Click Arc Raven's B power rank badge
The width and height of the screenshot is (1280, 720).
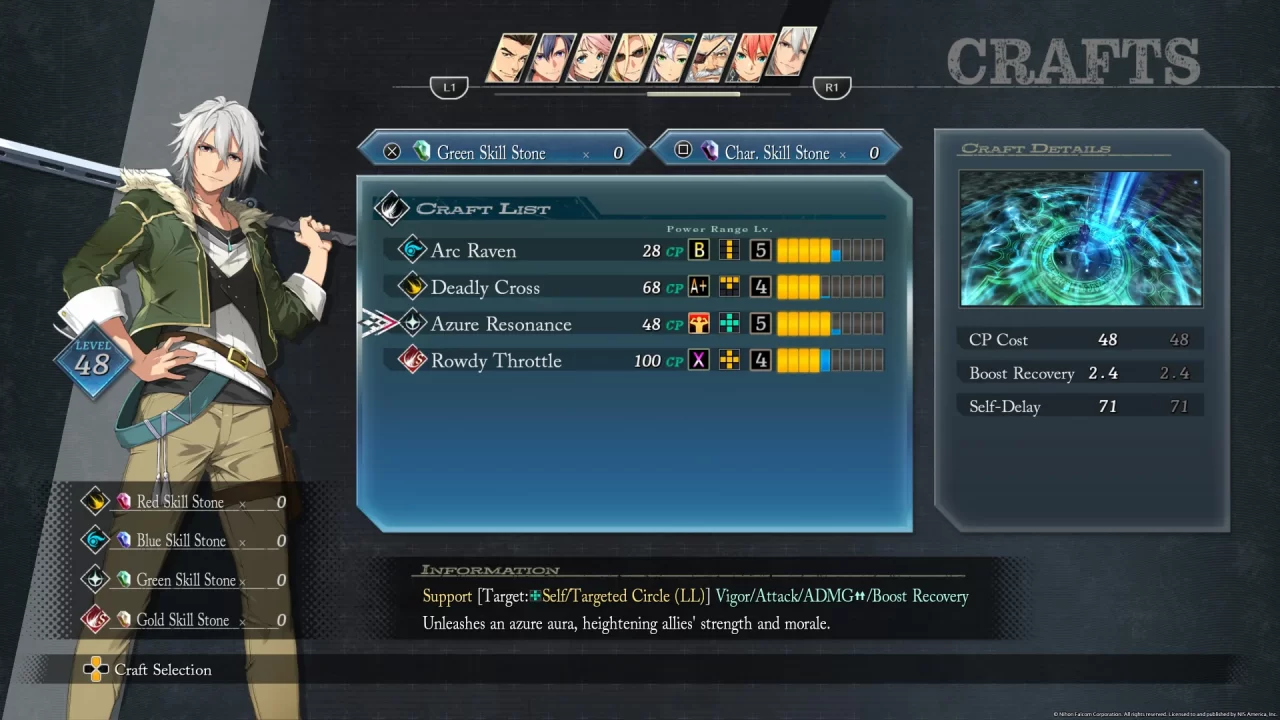(x=699, y=250)
